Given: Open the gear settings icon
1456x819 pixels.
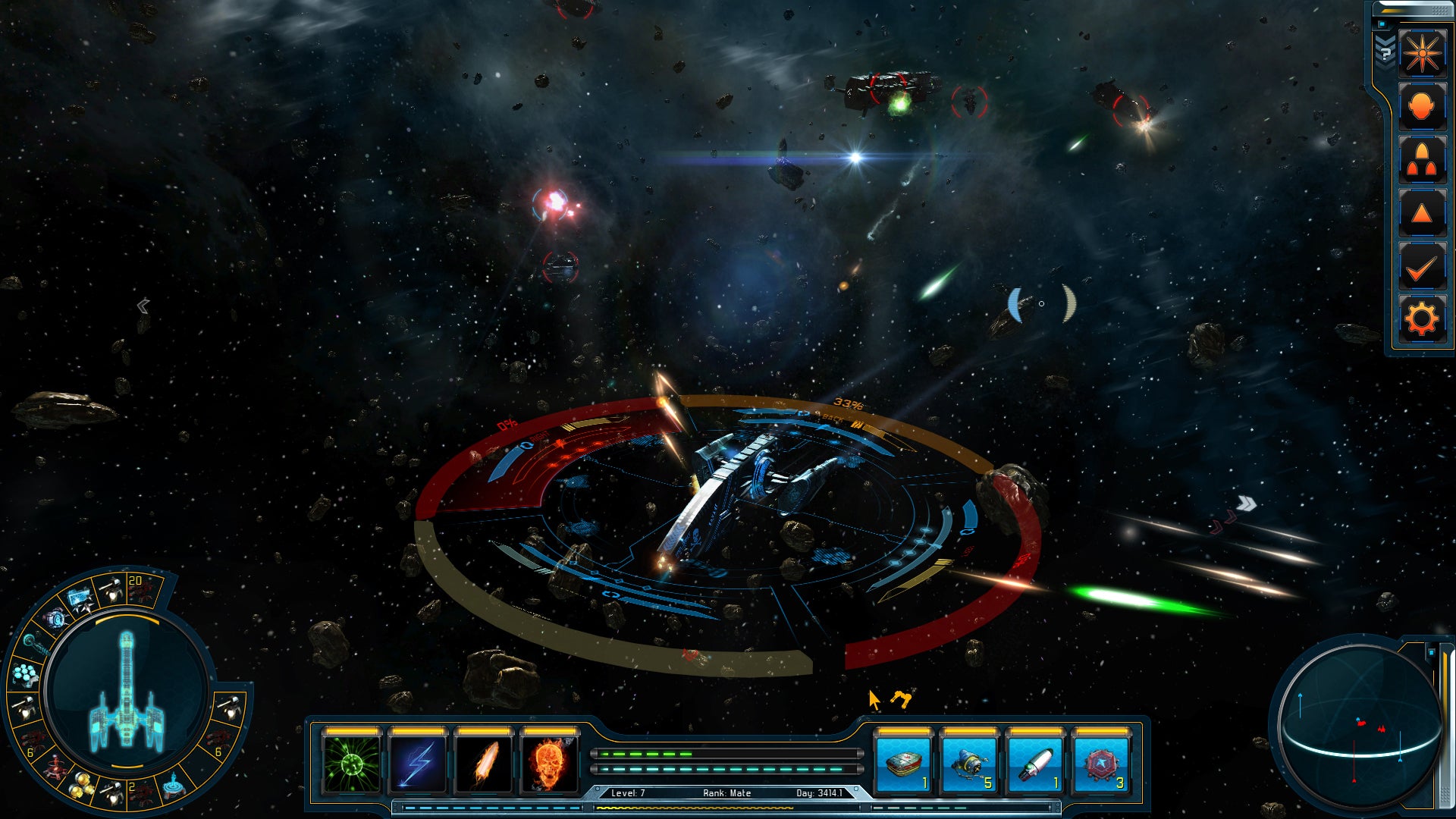Looking at the screenshot, I should coord(1422,318).
